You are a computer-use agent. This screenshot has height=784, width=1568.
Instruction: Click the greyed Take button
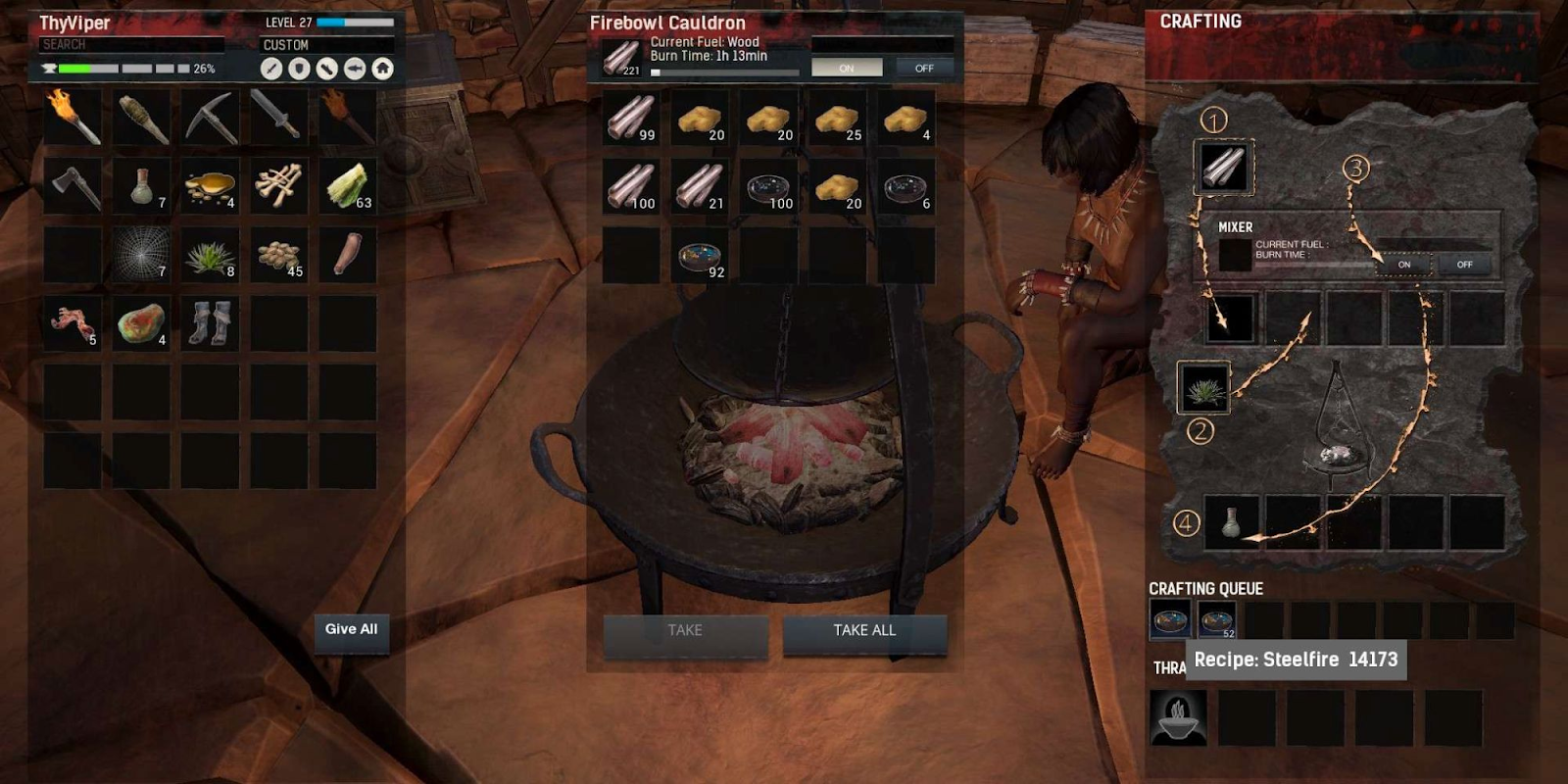pyautogui.click(x=685, y=631)
